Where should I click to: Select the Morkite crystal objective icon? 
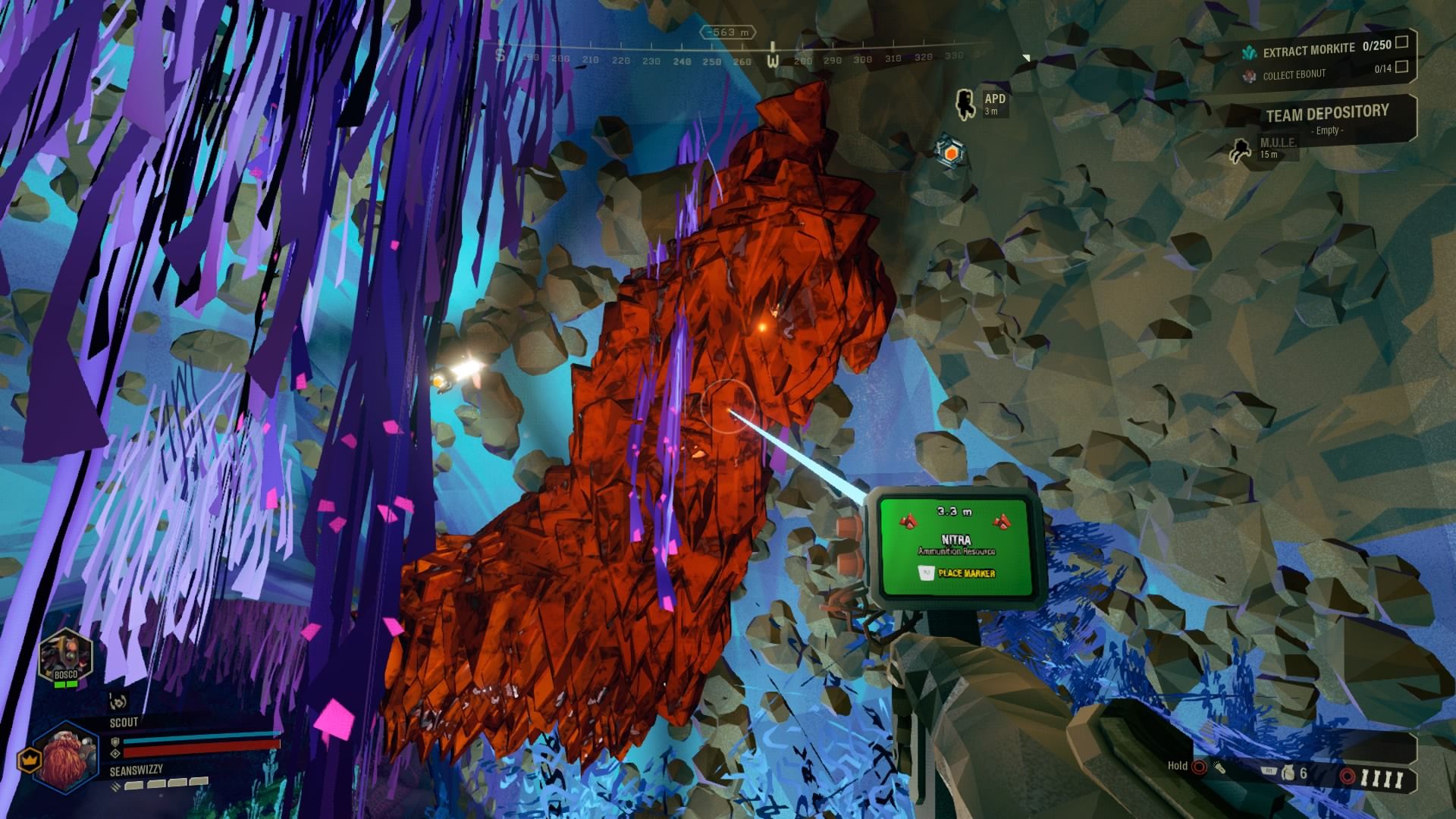pos(1250,51)
